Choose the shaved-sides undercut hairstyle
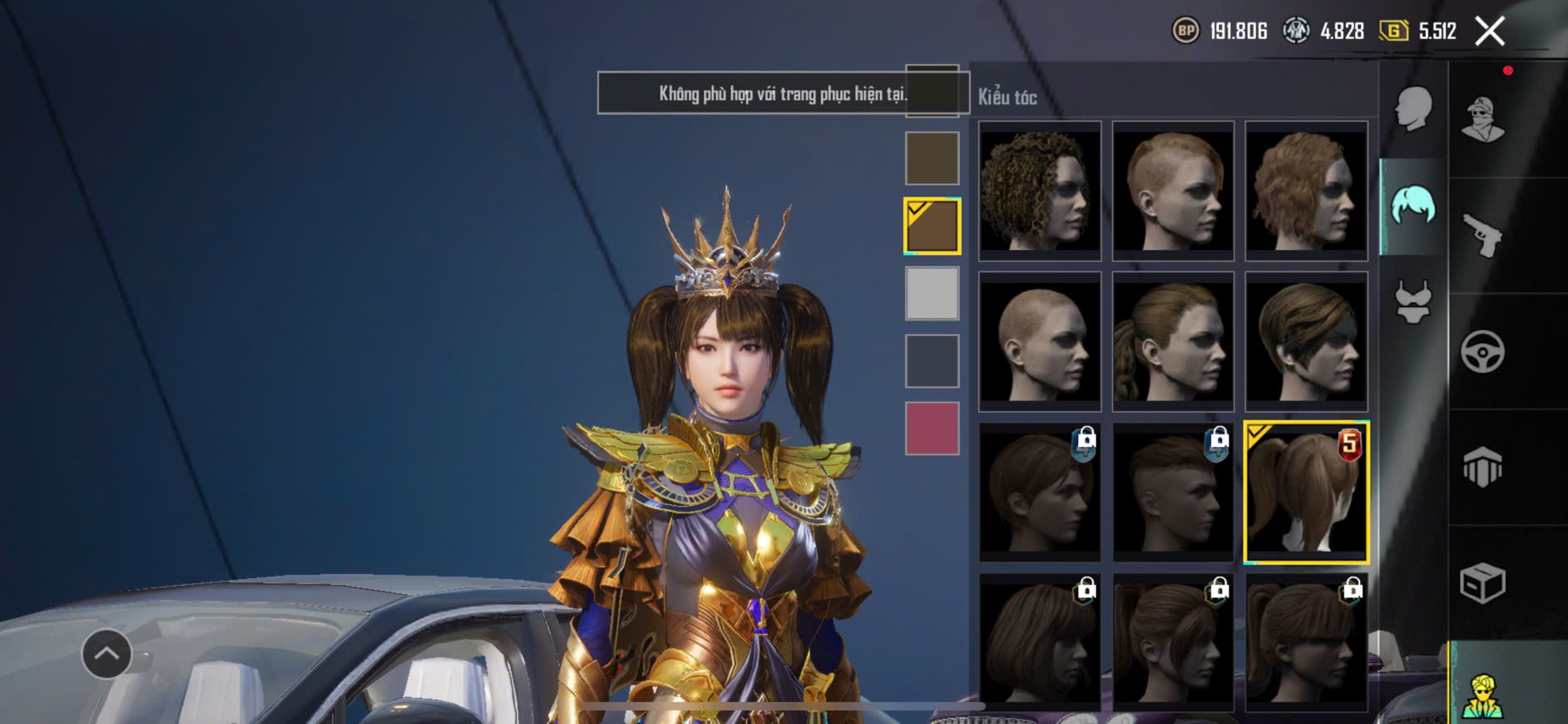The image size is (1568, 724). pos(1173,191)
